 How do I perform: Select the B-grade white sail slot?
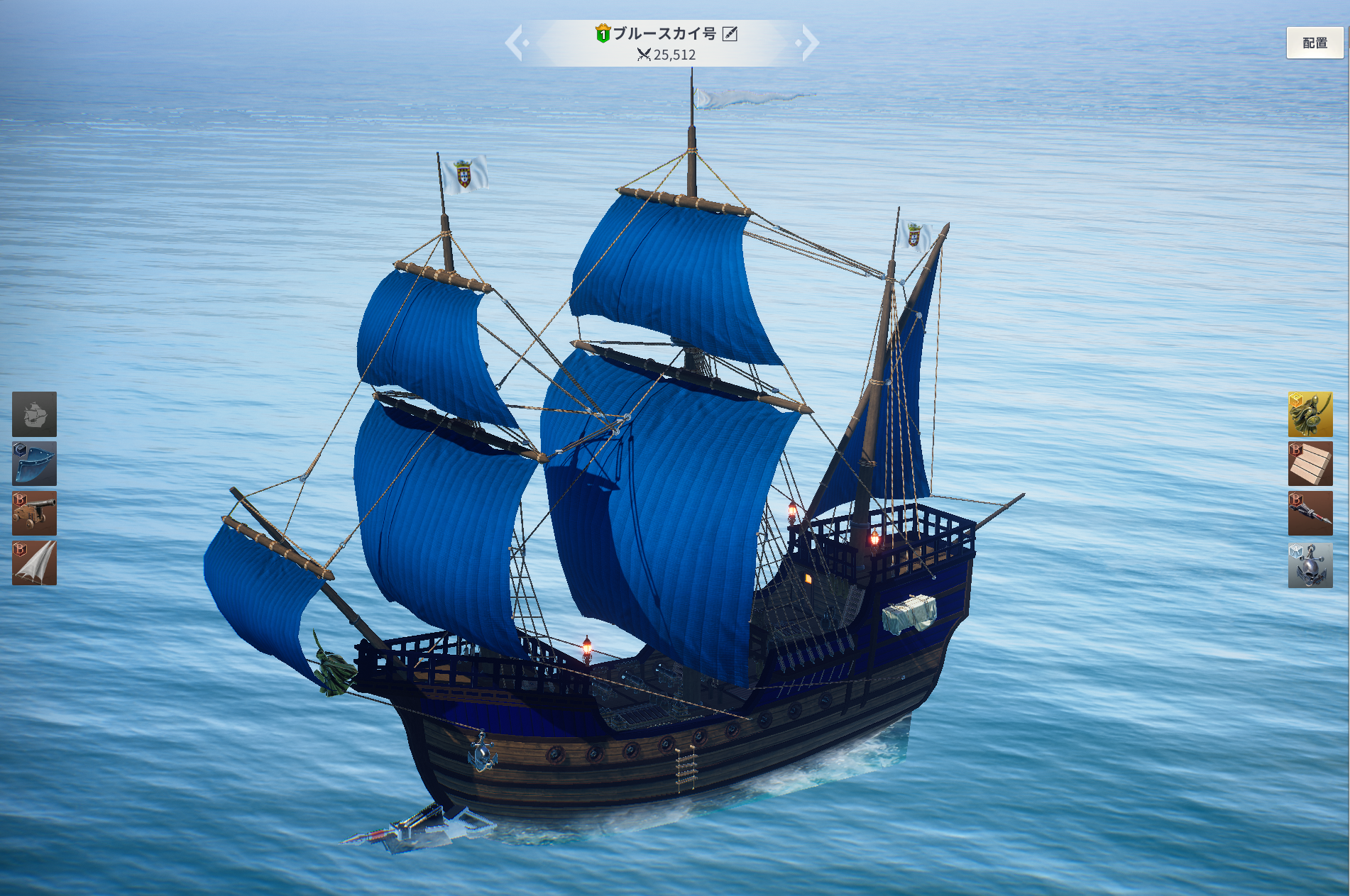(34, 563)
